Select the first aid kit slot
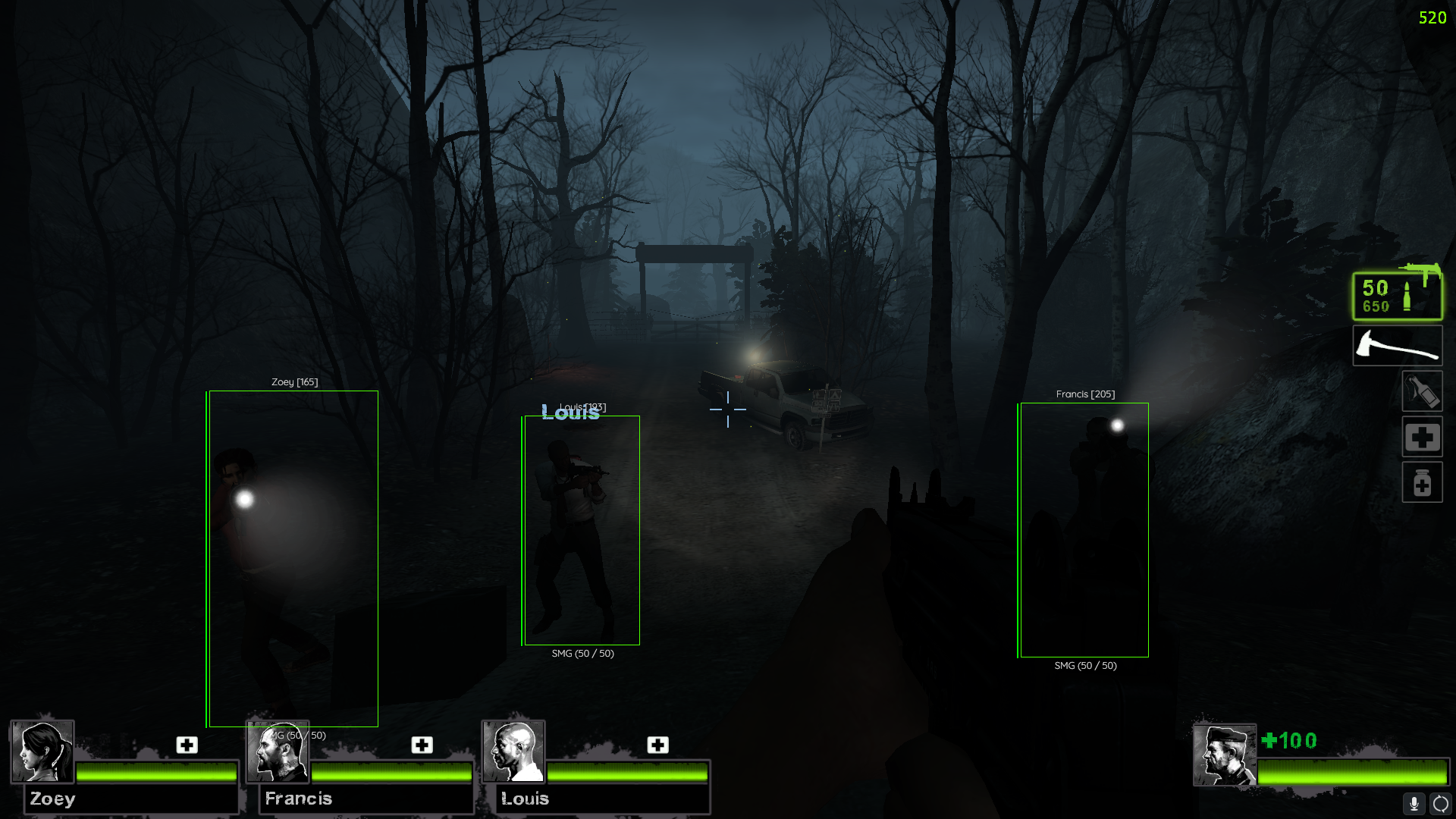This screenshot has height=819, width=1456. (x=1422, y=437)
